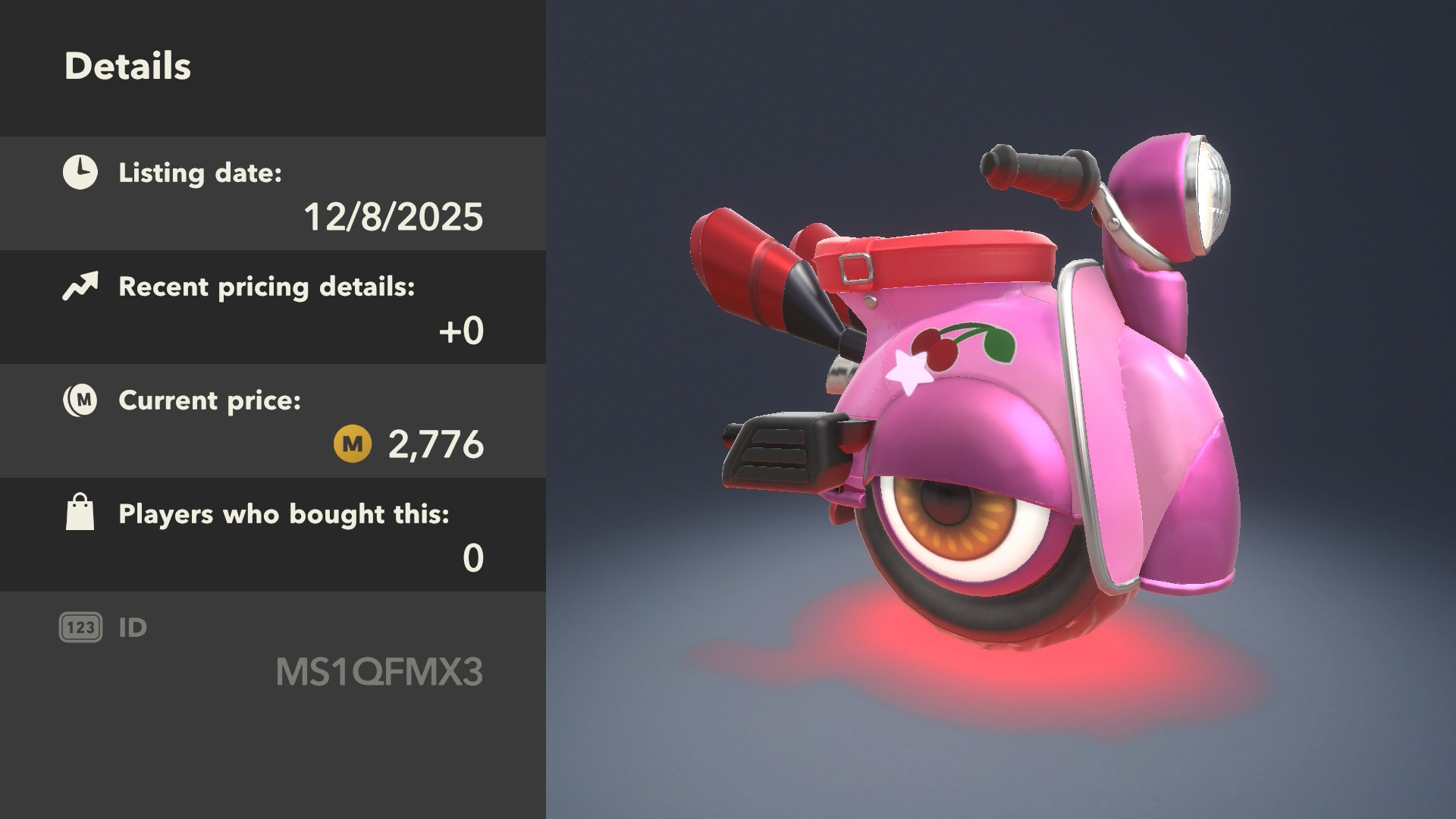
Task: Select the Listing date row
Action: 273,193
